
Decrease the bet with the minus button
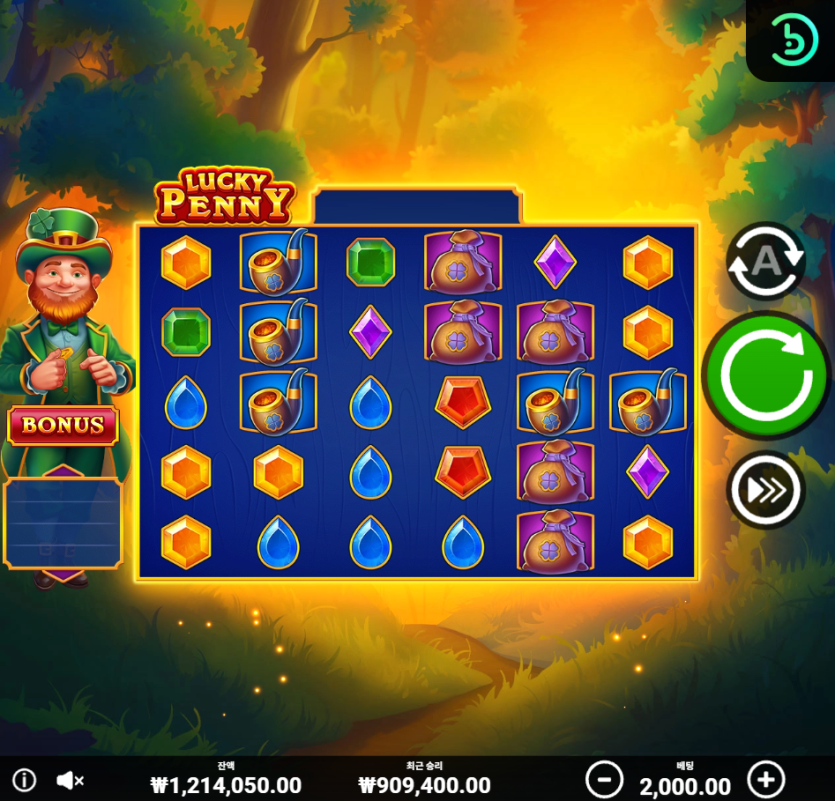(x=604, y=779)
